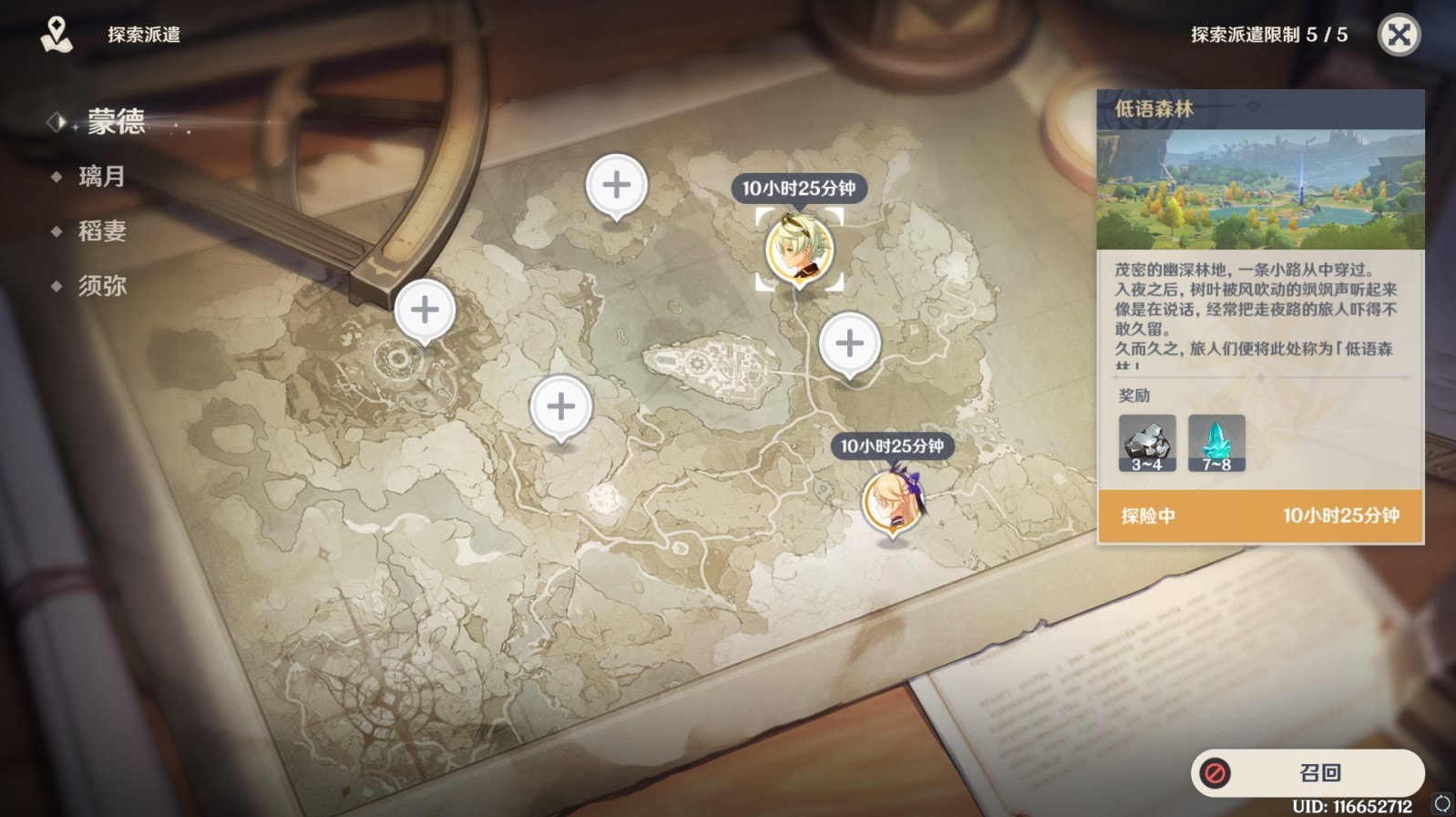Open the 稻妻 expedition map
The image size is (1456, 817).
point(101,230)
